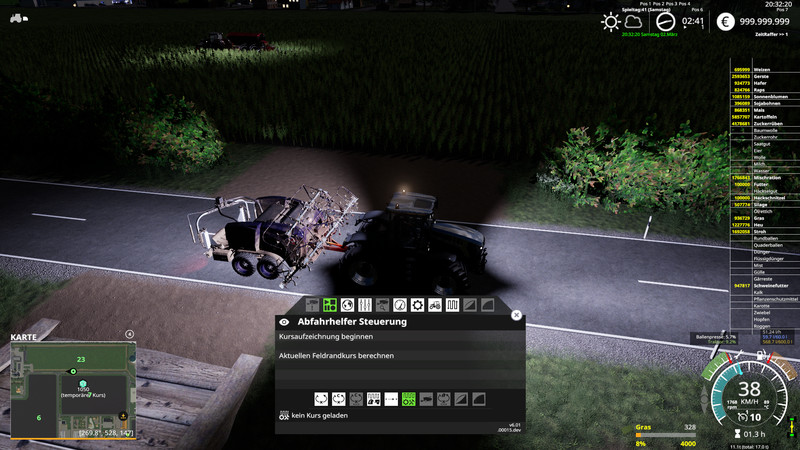This screenshot has width=800, height=450.
Task: Click the first circular arrows mode icon
Action: pos(321,399)
